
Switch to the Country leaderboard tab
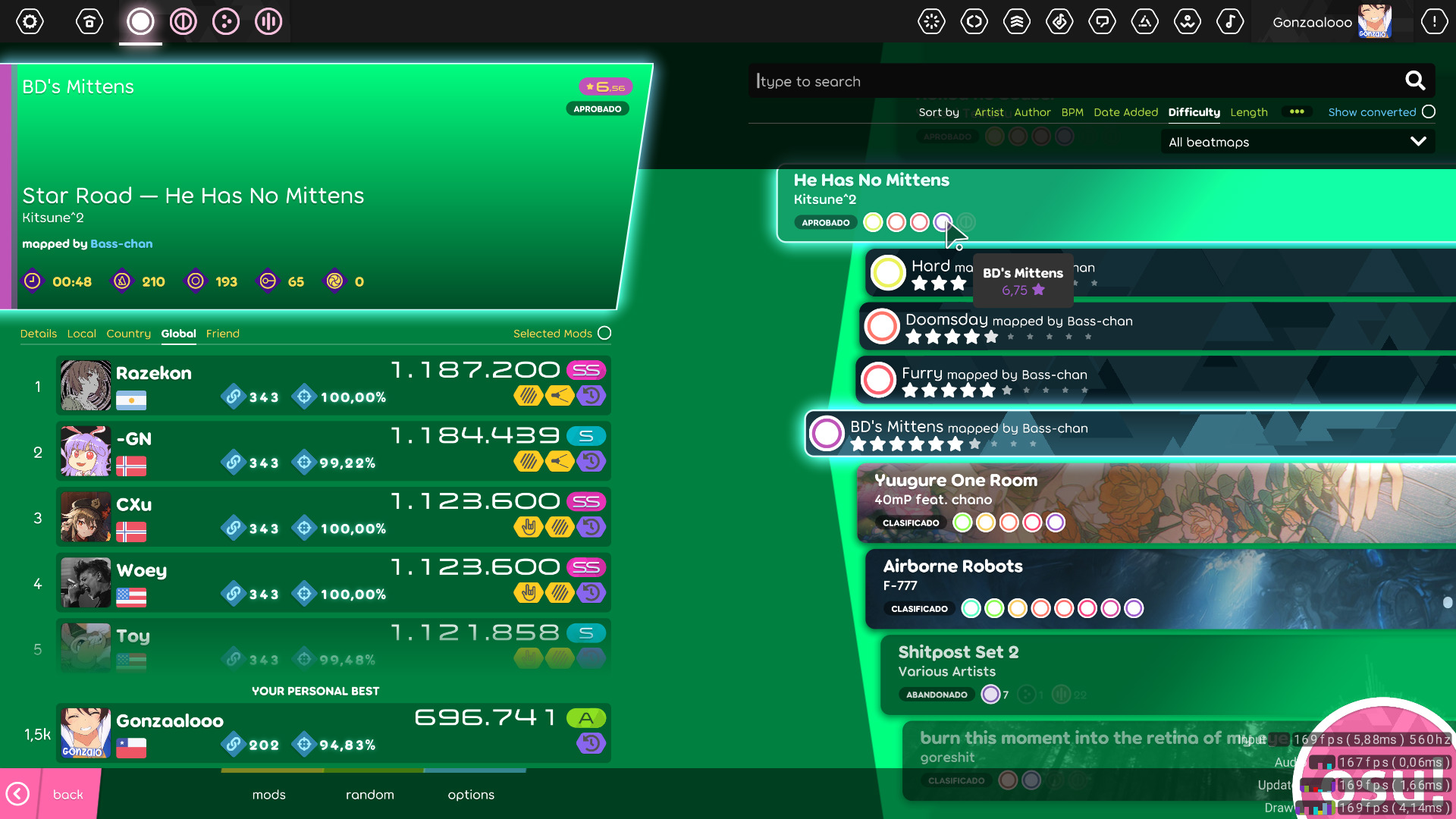[128, 334]
